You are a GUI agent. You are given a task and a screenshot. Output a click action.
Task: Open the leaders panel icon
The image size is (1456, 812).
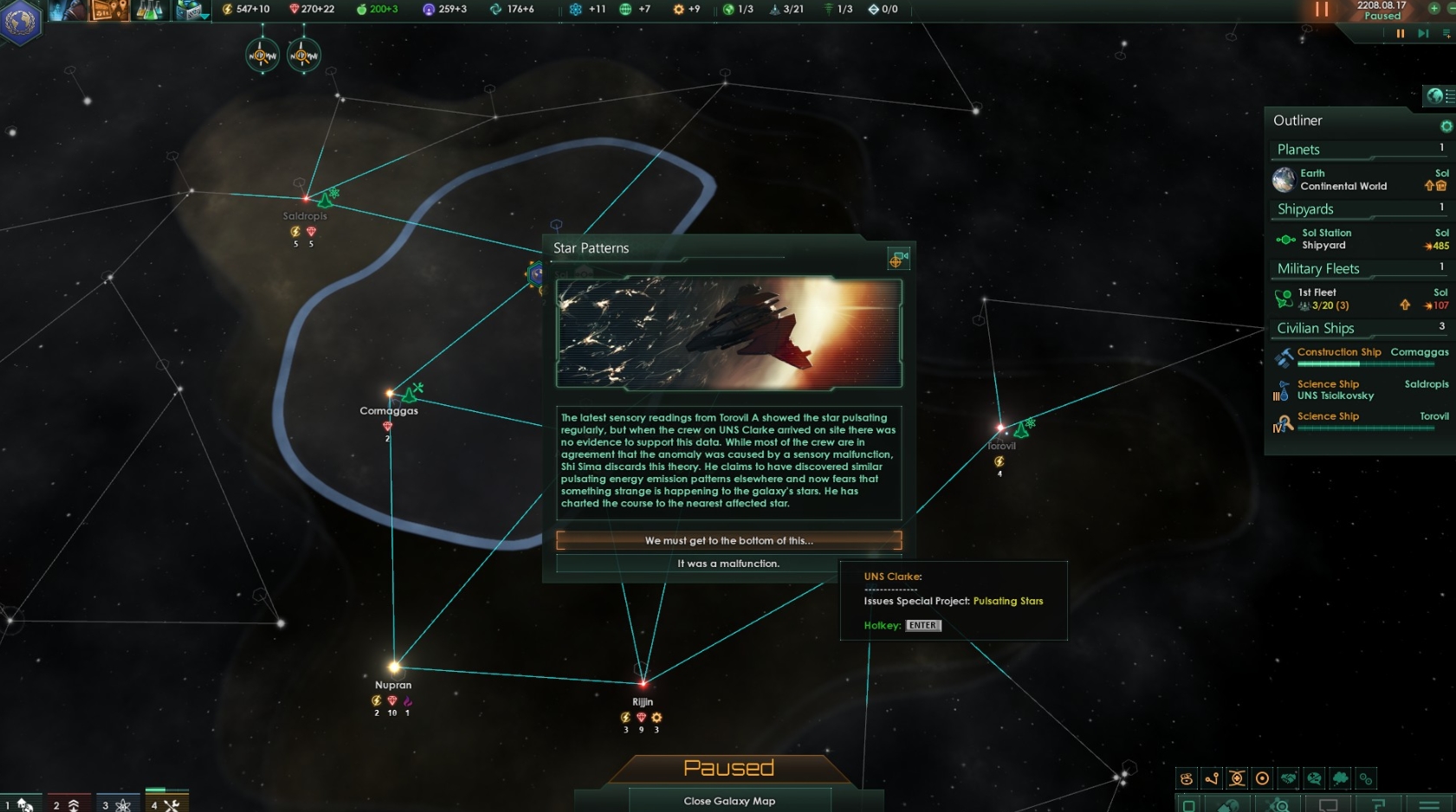(68, 11)
